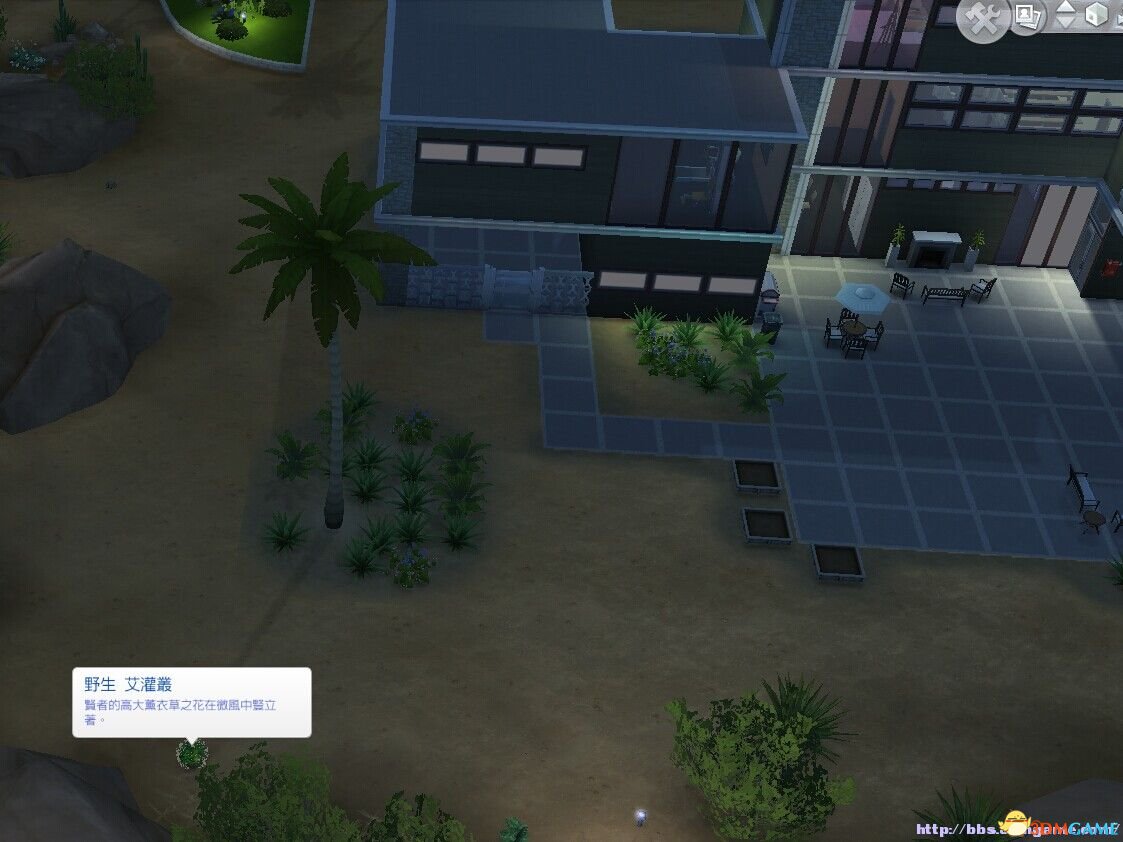Toggle the walls view cube icon
Viewport: 1123px width, 842px height.
1098,16
